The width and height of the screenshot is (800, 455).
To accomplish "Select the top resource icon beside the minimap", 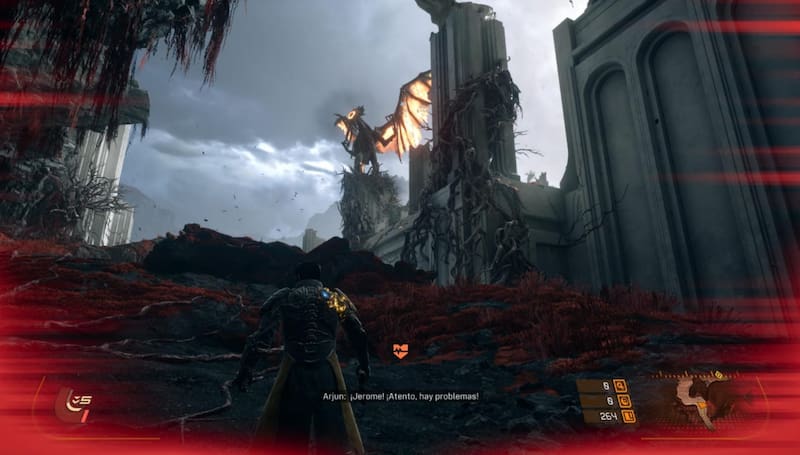I will pos(621,385).
